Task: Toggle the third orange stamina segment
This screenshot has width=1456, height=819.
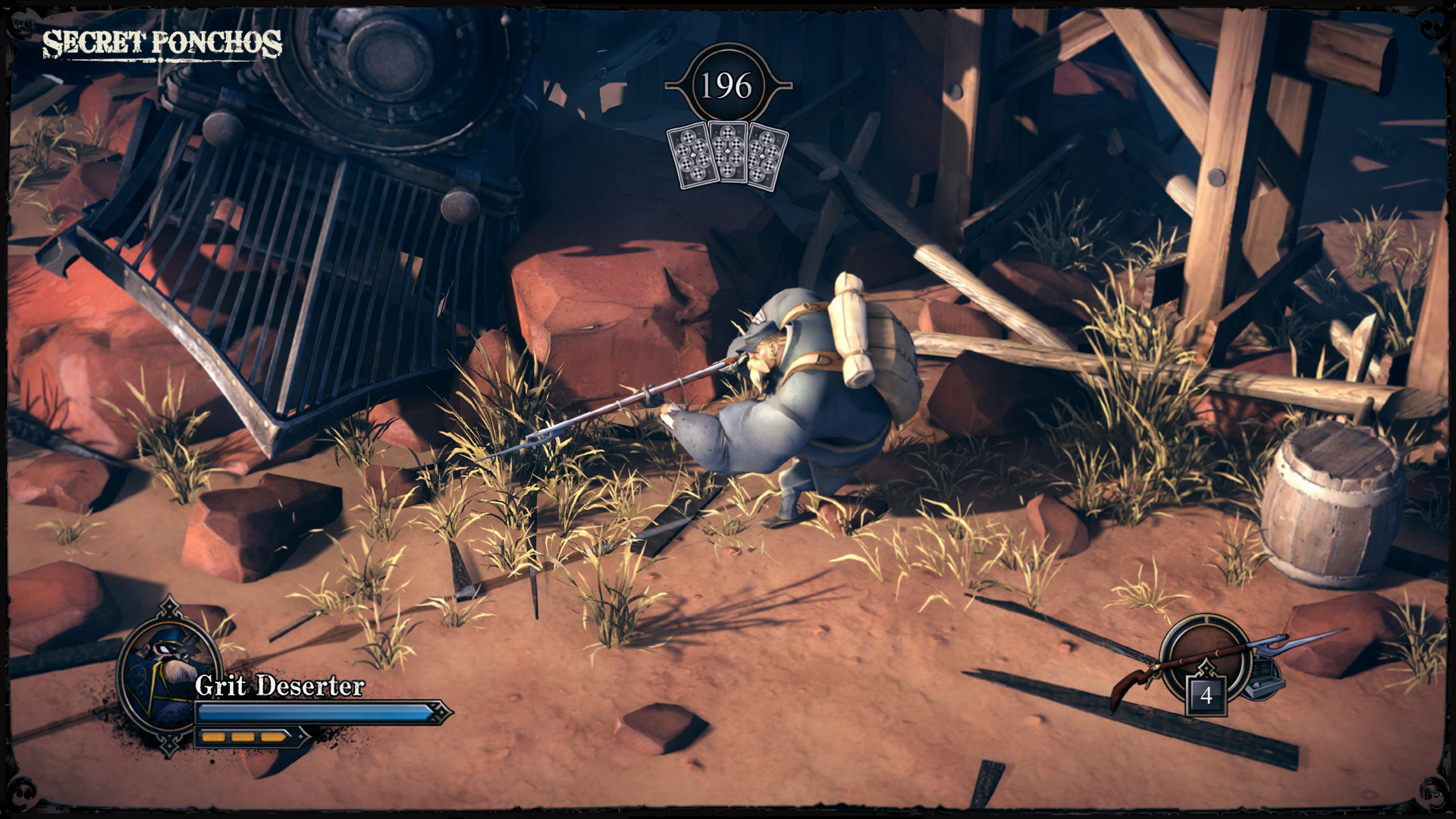Action: (270, 736)
